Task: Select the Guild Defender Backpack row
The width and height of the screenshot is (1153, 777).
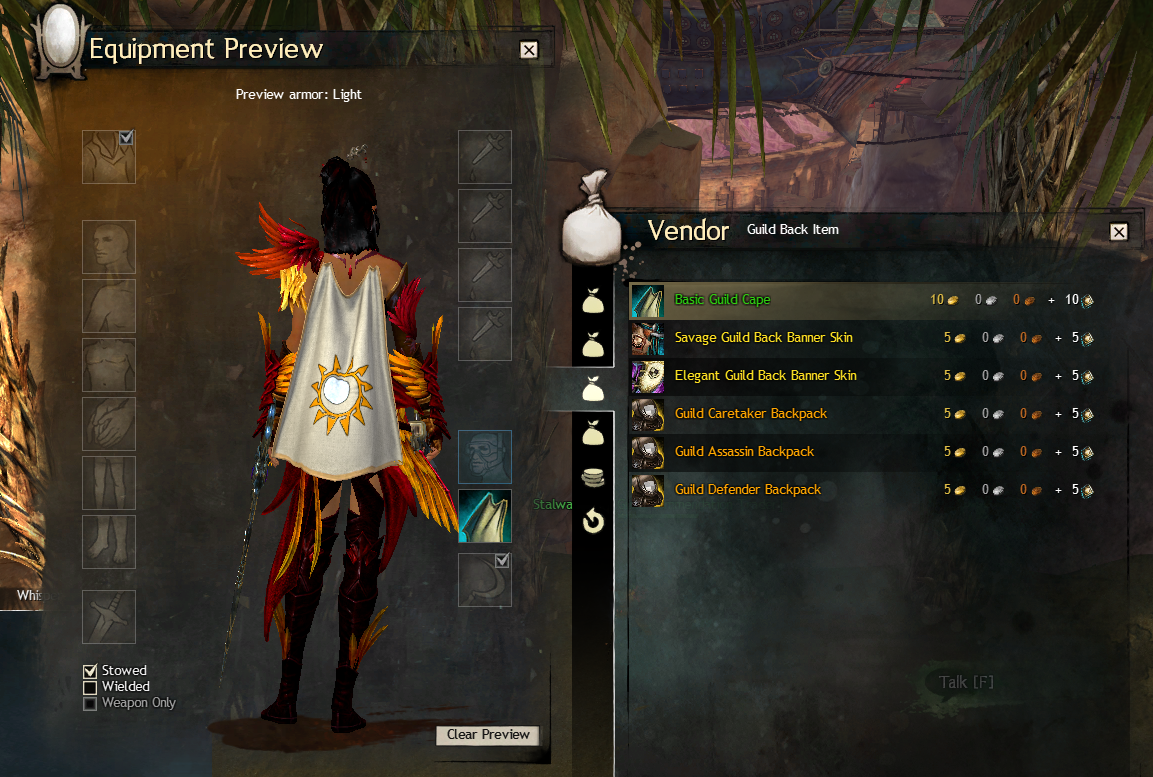Action: (x=747, y=490)
